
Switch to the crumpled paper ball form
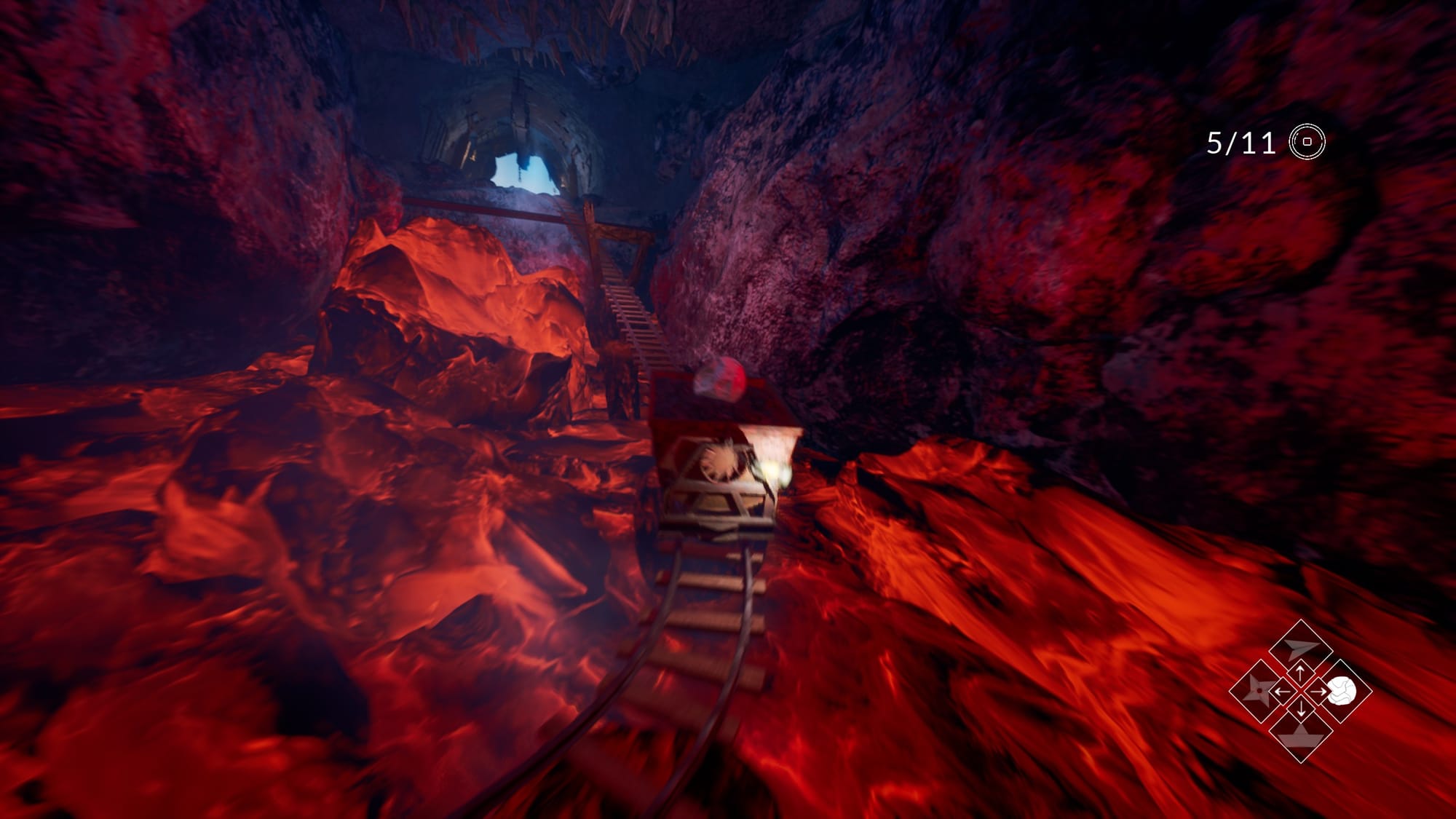click(x=1342, y=691)
